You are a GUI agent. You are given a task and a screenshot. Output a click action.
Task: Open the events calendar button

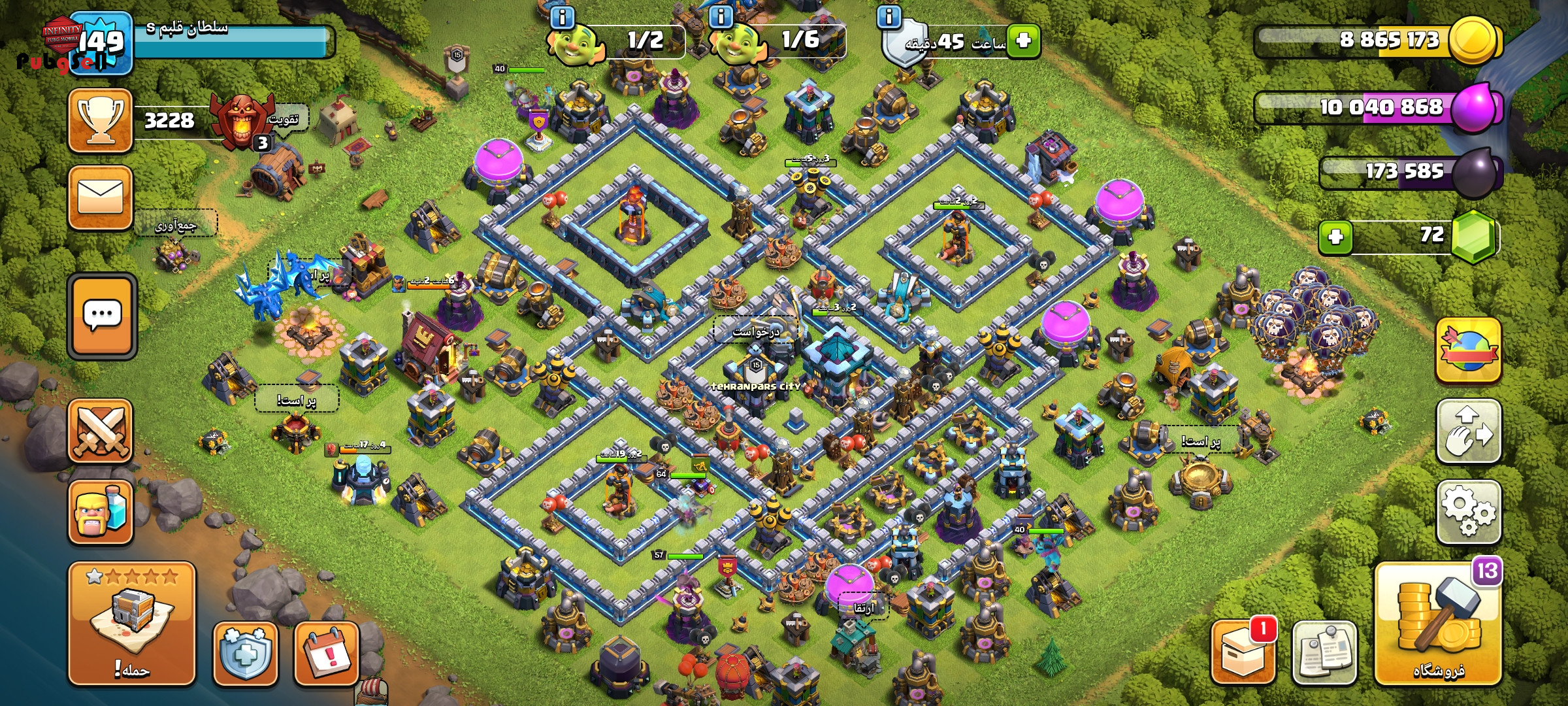[x=326, y=653]
